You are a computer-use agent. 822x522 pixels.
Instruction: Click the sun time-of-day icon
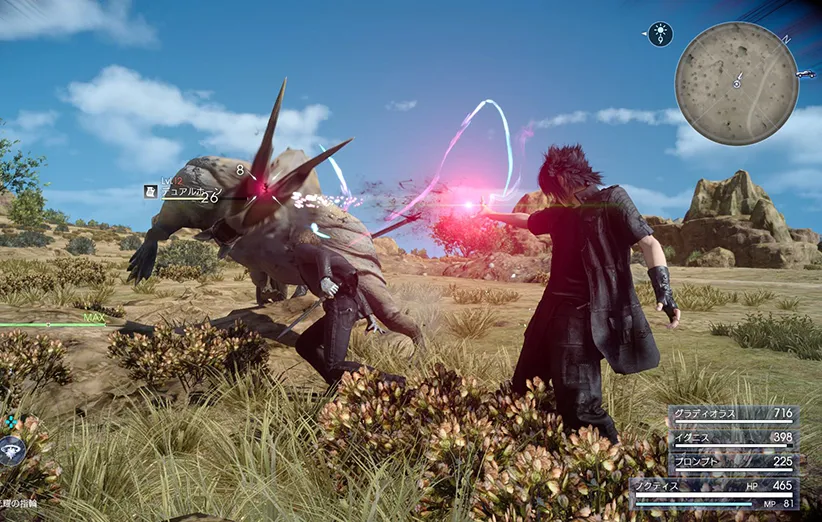coord(660,34)
